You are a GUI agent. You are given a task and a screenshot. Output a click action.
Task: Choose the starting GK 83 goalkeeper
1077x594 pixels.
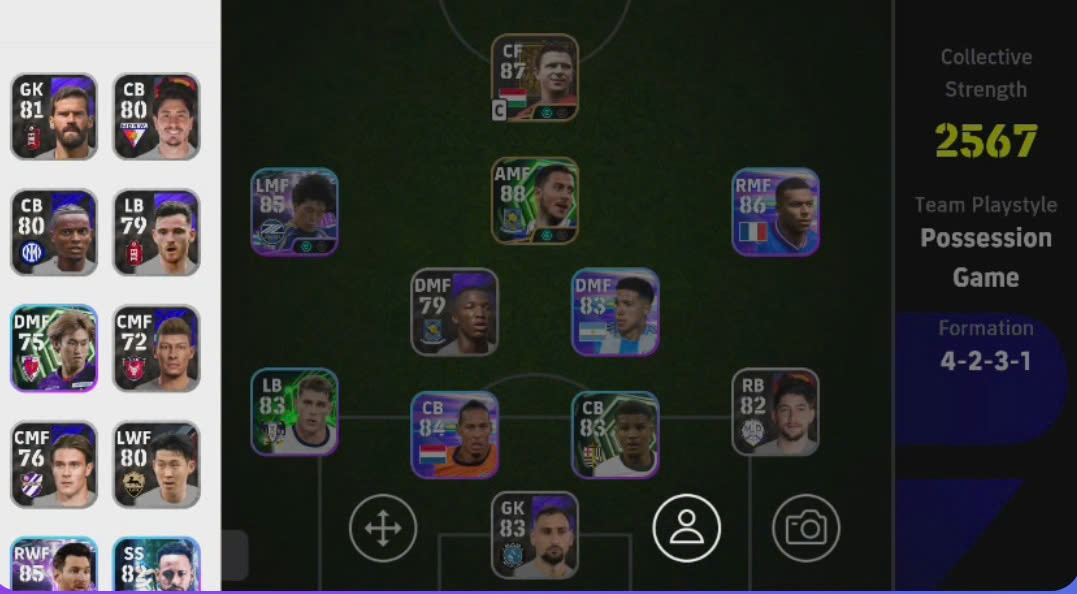coord(534,535)
